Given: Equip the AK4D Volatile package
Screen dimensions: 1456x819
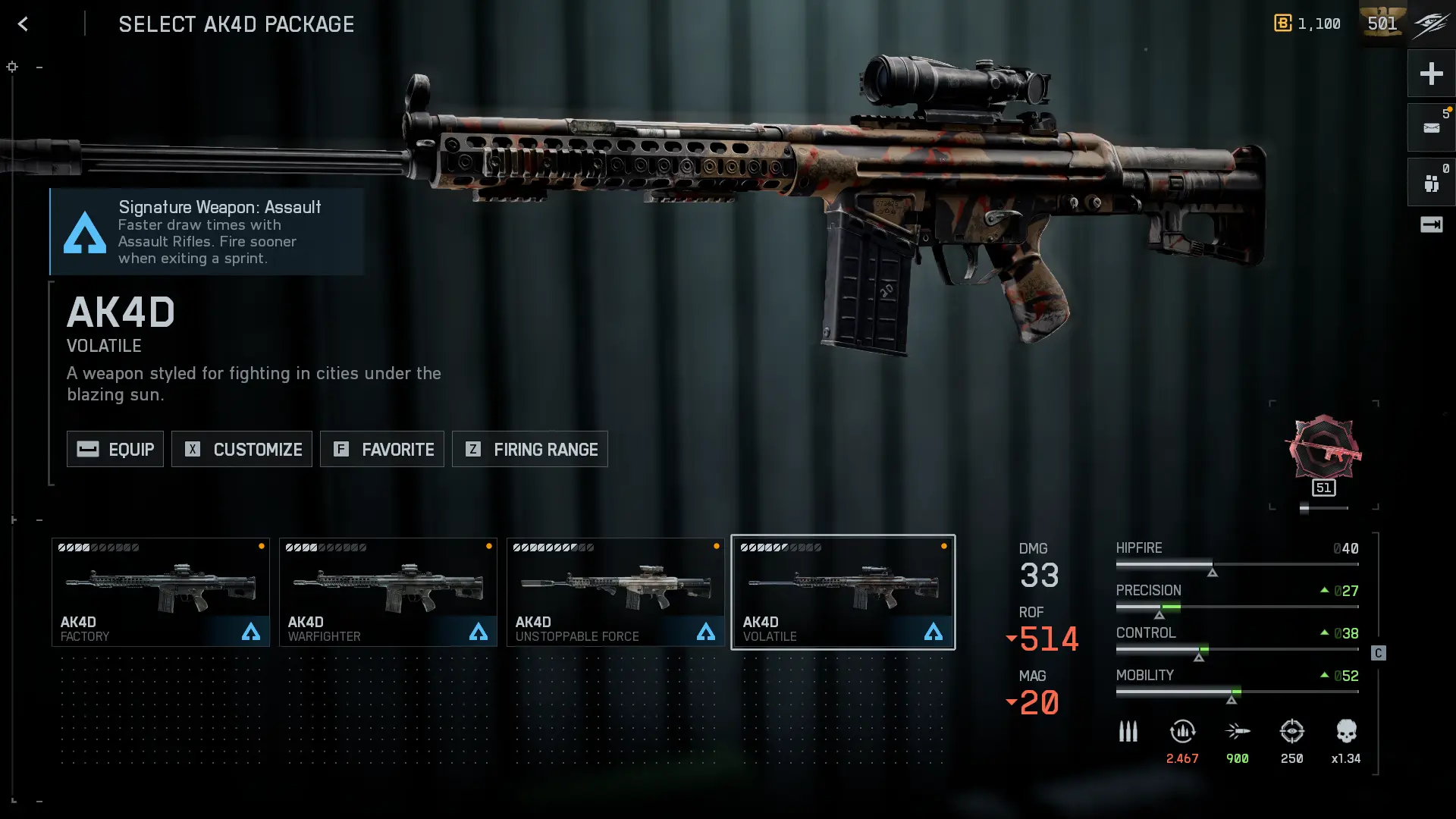Looking at the screenshot, I should click(115, 449).
